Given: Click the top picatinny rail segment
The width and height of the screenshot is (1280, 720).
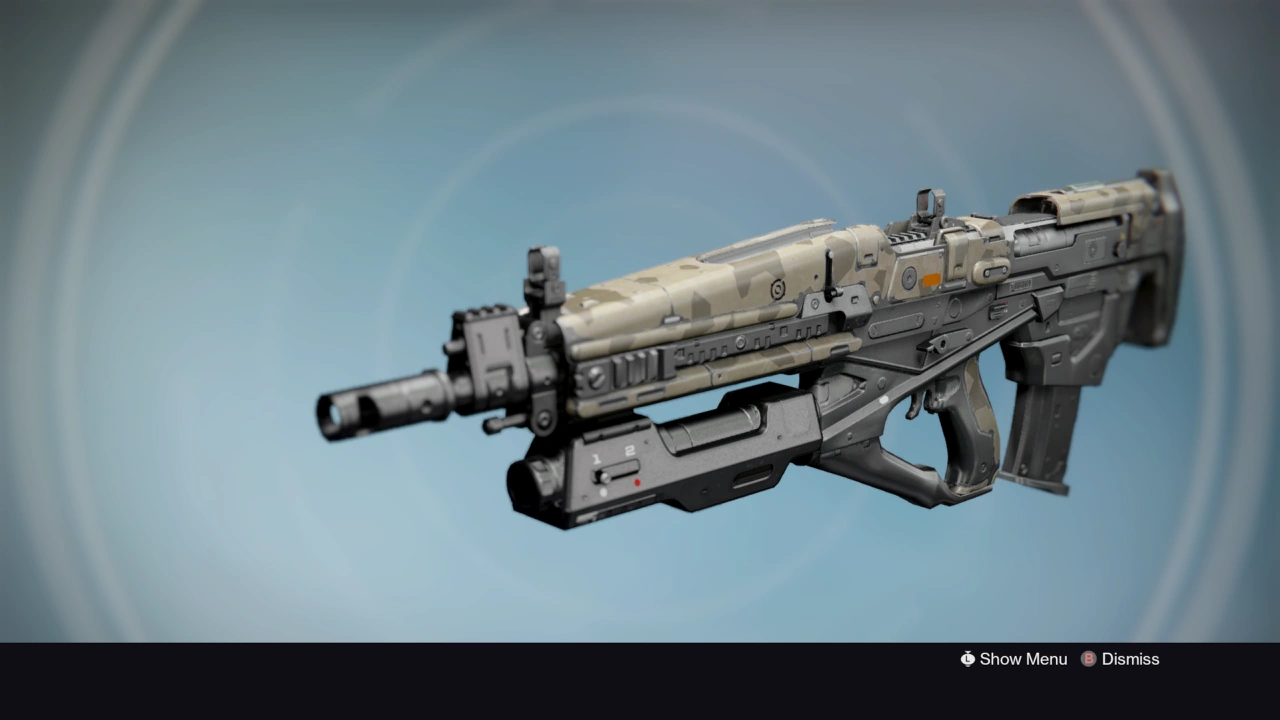Looking at the screenshot, I should pos(905,237).
